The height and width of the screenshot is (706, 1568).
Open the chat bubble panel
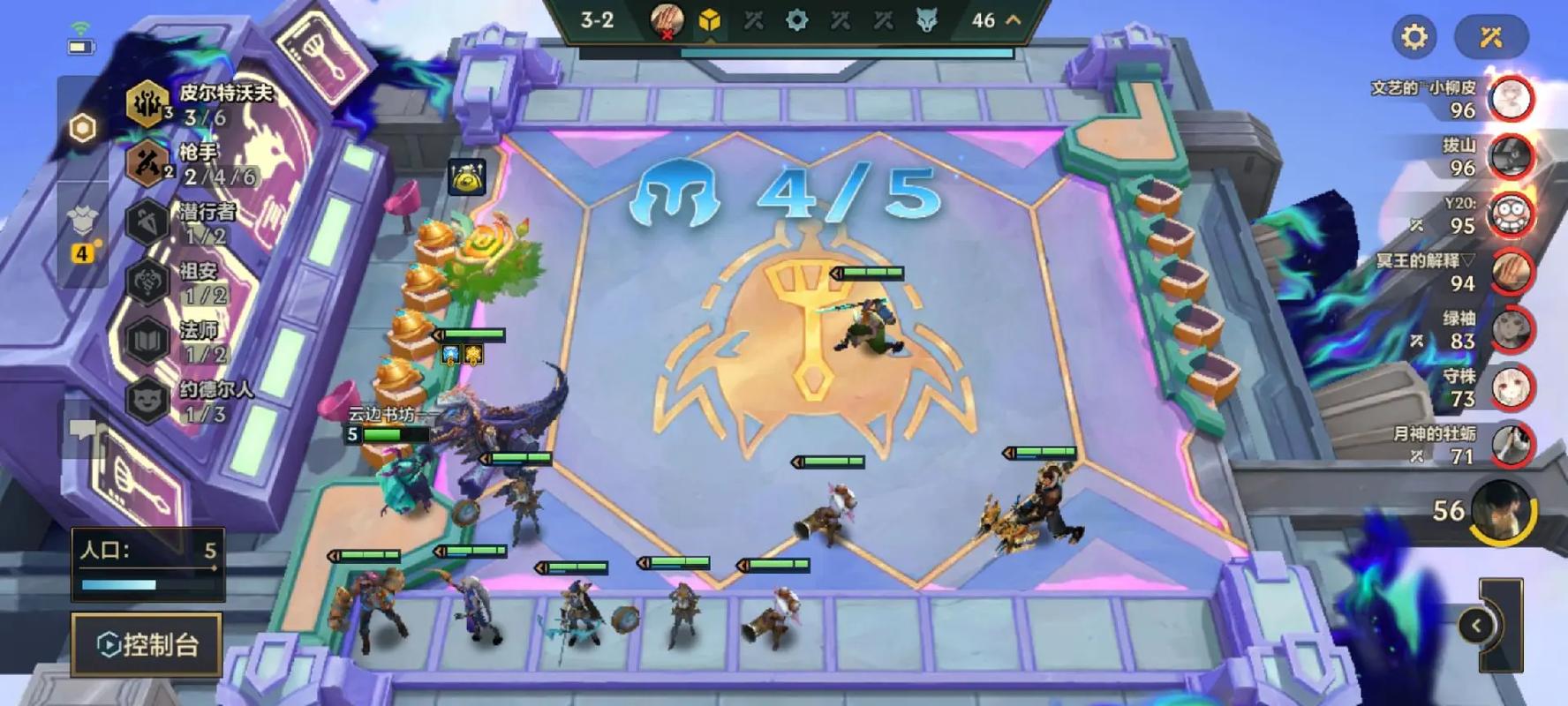84,430
